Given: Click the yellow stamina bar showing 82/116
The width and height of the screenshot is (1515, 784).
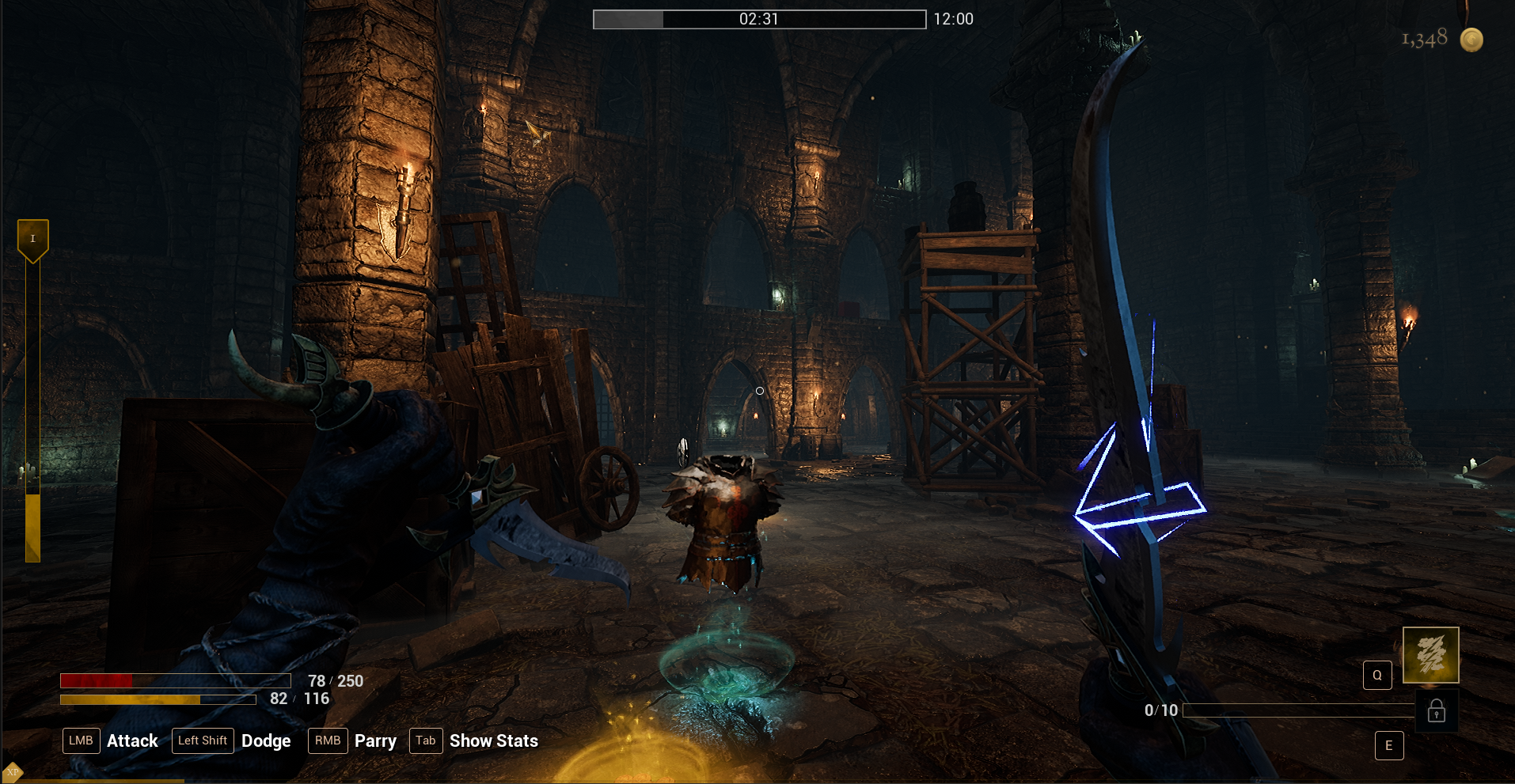Looking at the screenshot, I should (158, 699).
